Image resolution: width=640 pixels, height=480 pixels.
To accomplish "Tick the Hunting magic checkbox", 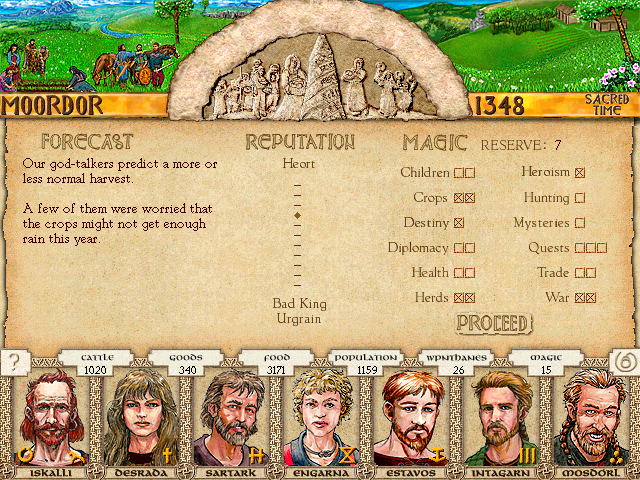I will (580, 198).
